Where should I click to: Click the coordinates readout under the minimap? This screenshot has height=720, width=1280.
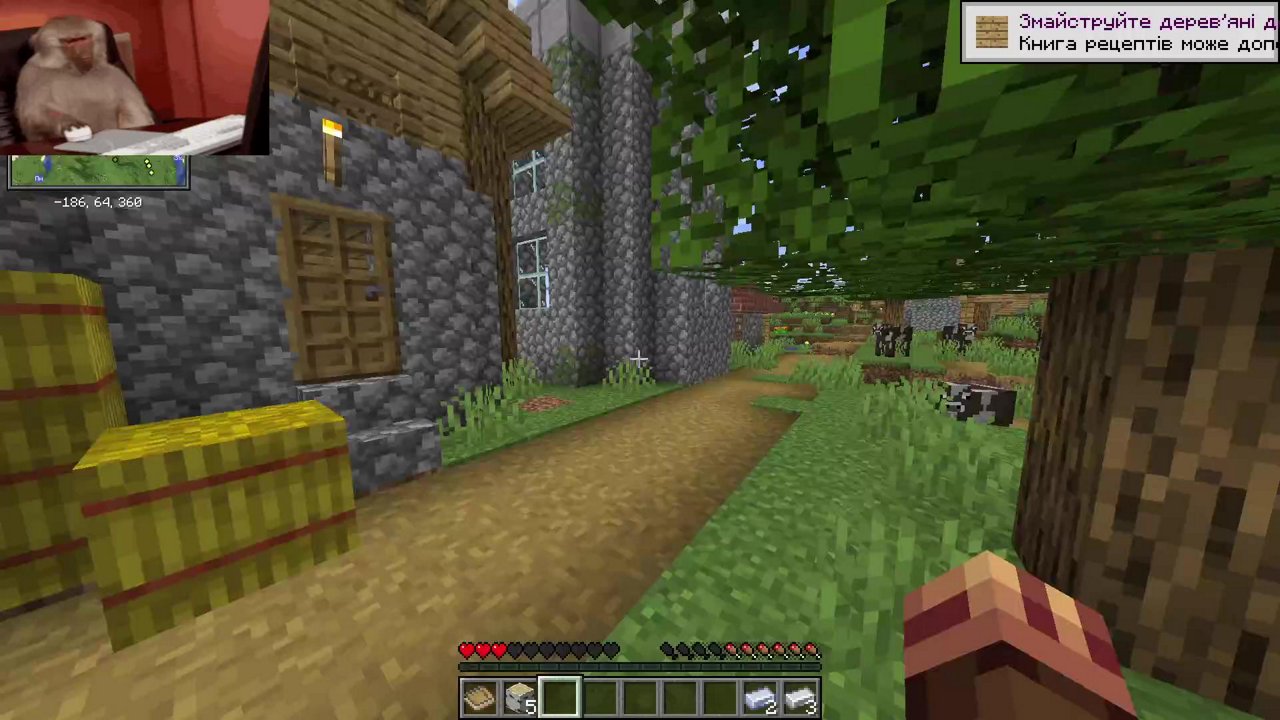[97, 202]
